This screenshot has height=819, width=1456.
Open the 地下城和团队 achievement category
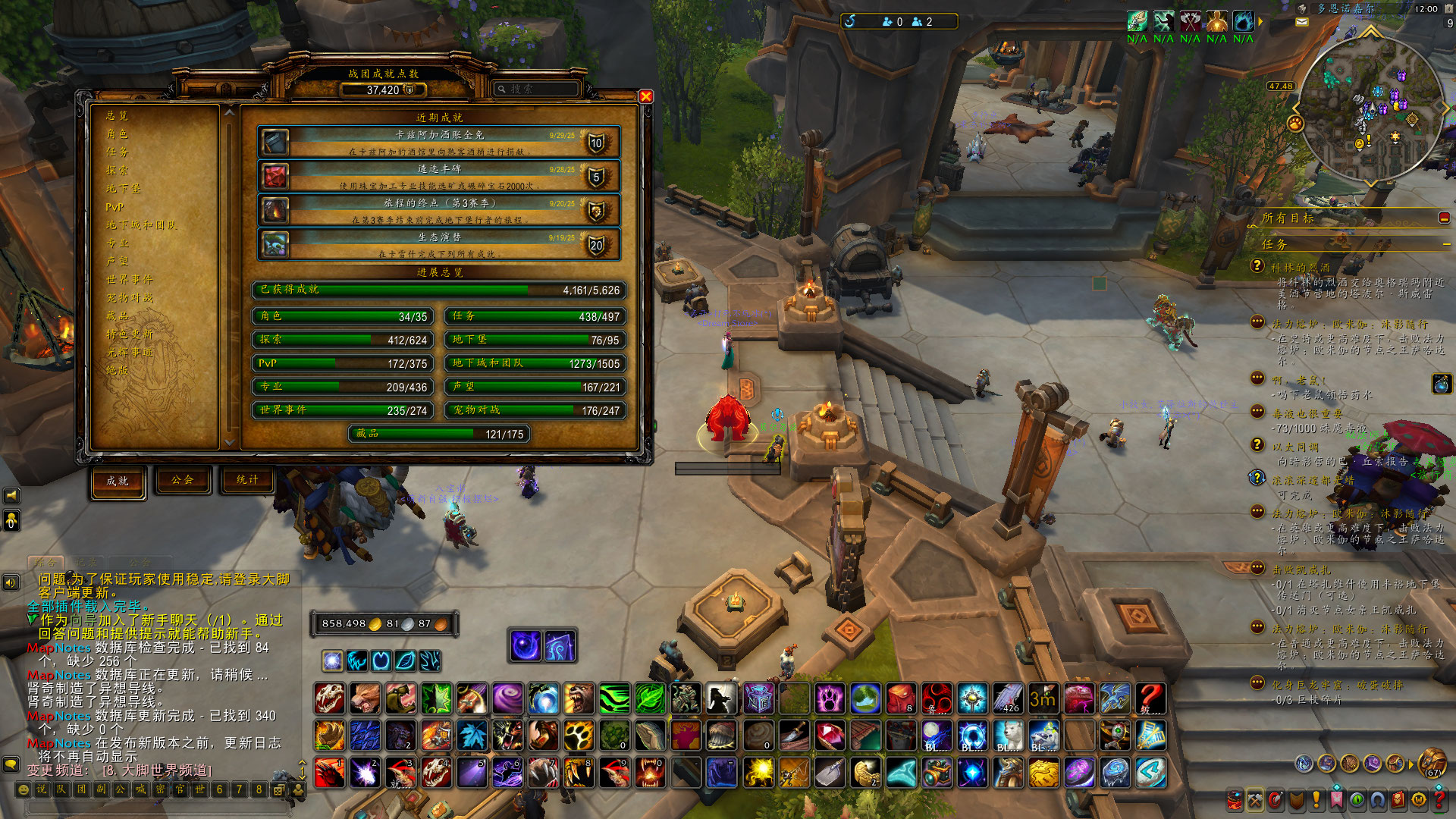[141, 225]
